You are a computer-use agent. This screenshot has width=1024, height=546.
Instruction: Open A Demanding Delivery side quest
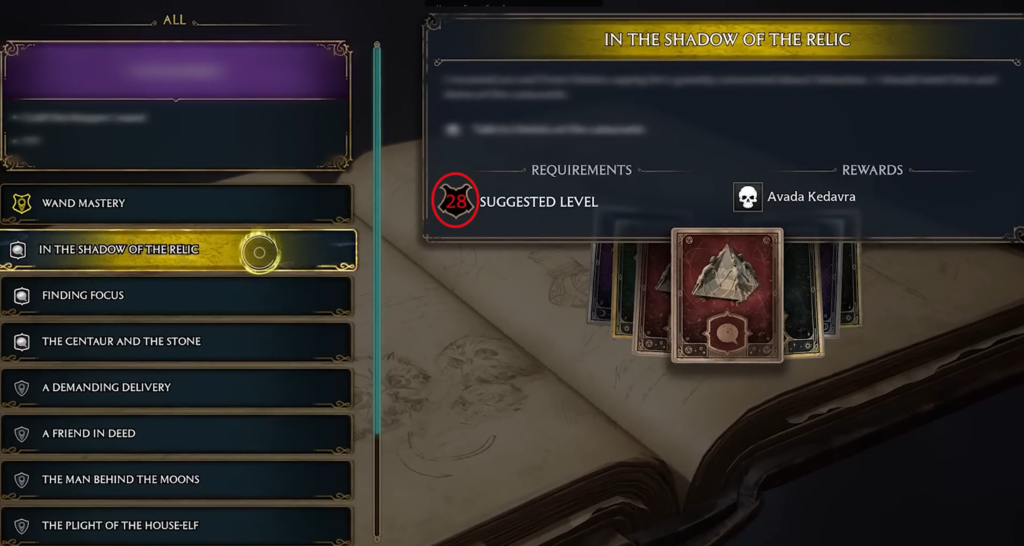click(176, 388)
